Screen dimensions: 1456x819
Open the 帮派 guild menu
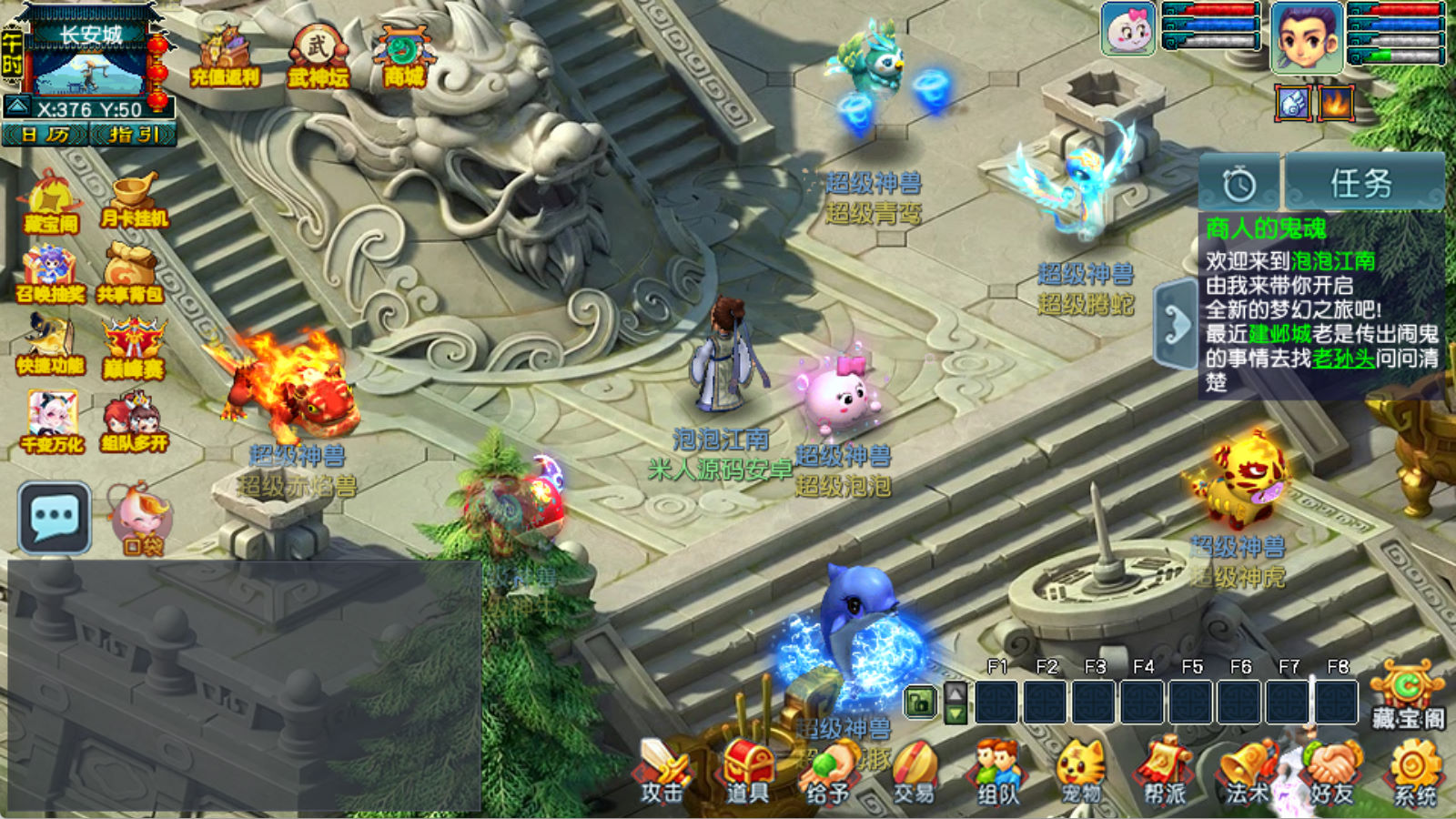tap(1165, 772)
